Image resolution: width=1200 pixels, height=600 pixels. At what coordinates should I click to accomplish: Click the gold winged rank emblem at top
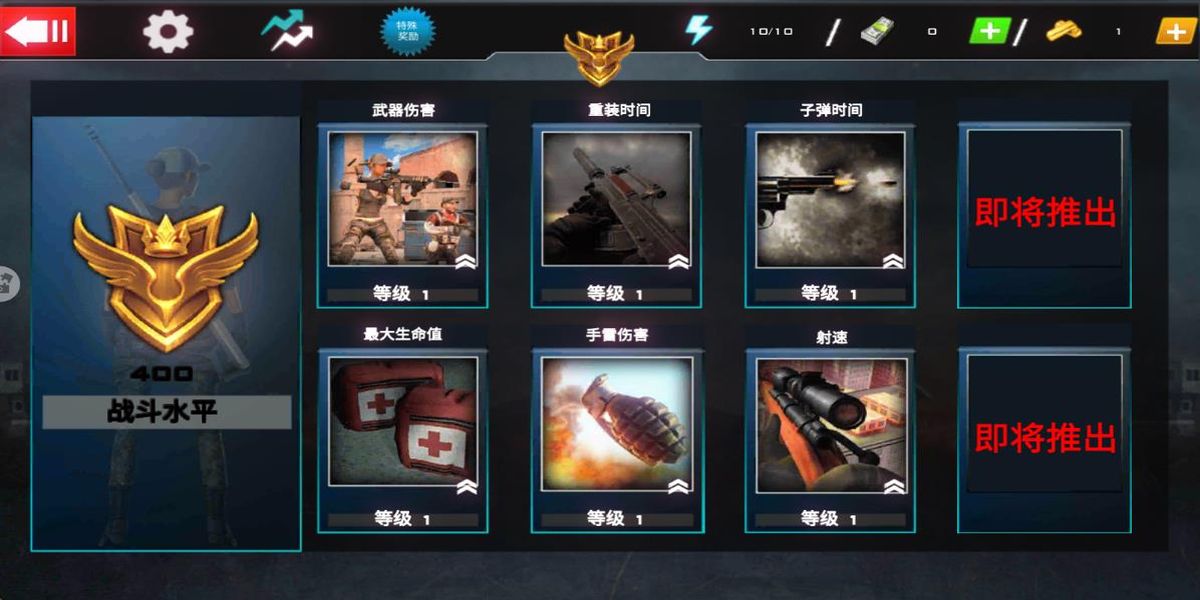pyautogui.click(x=599, y=56)
